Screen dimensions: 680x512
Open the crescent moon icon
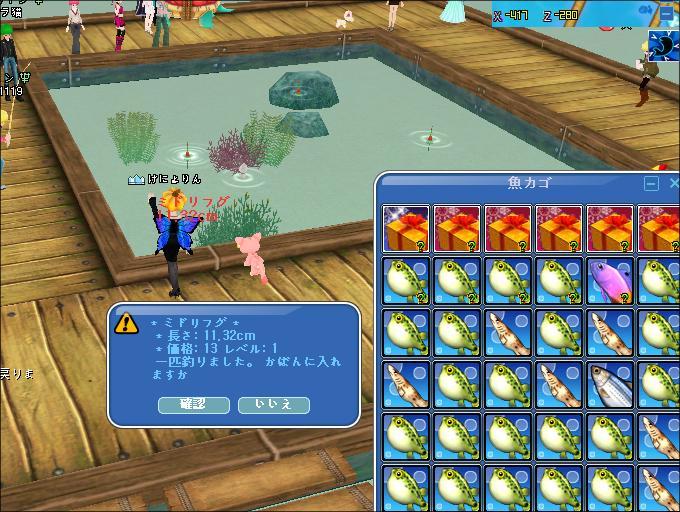click(662, 45)
